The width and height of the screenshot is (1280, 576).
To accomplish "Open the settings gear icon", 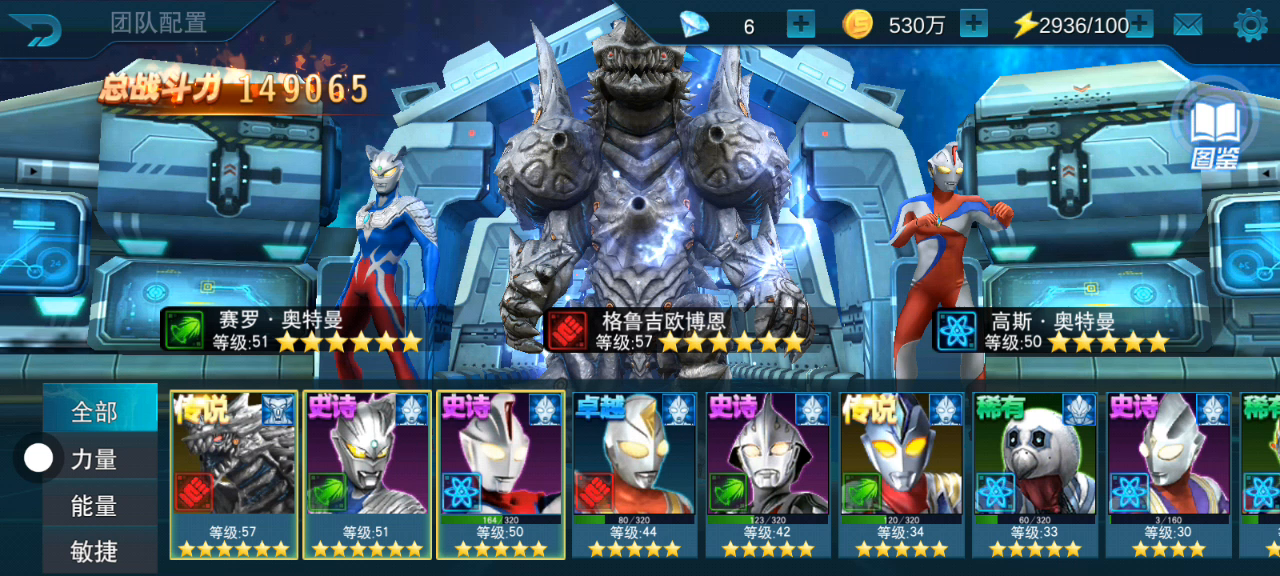I will [1250, 25].
